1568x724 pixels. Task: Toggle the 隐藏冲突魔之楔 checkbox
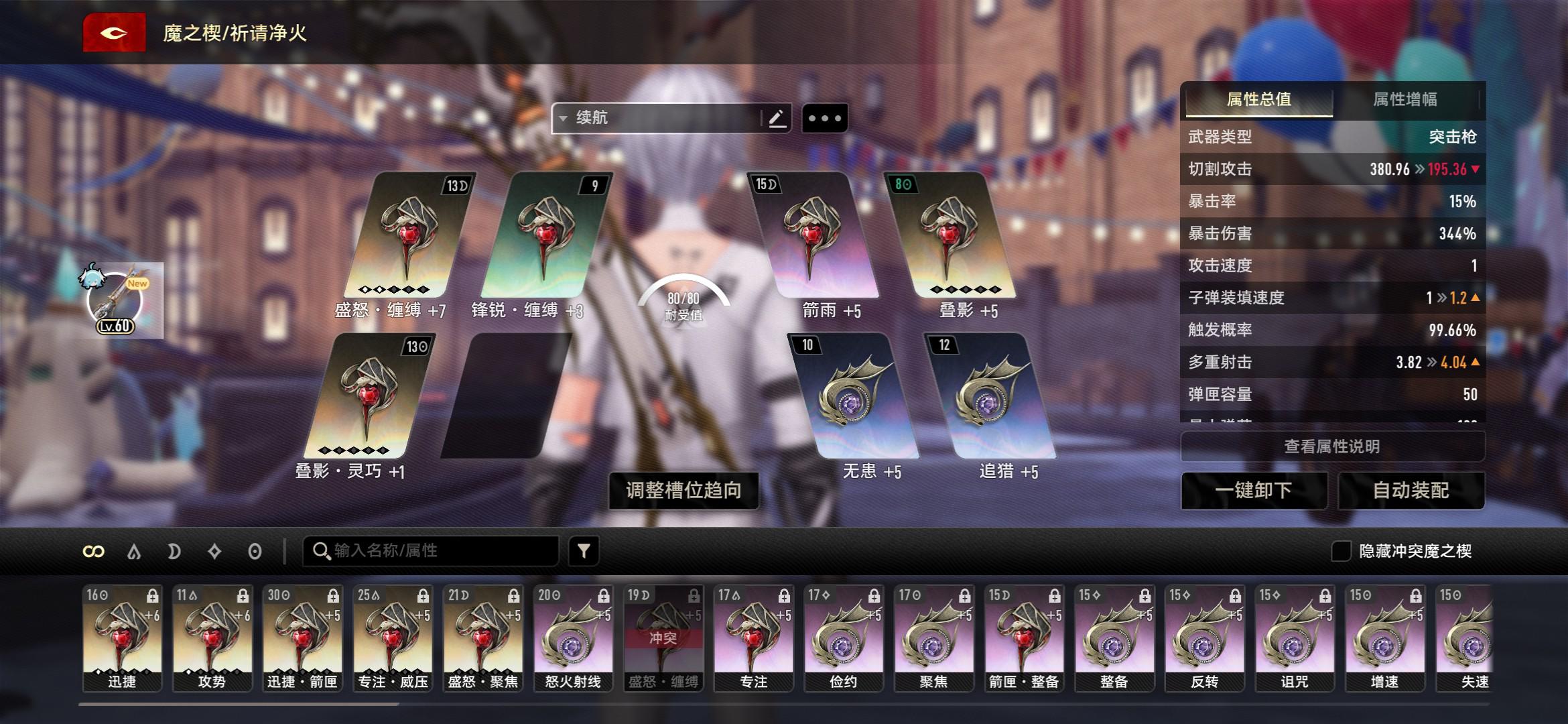click(1341, 551)
